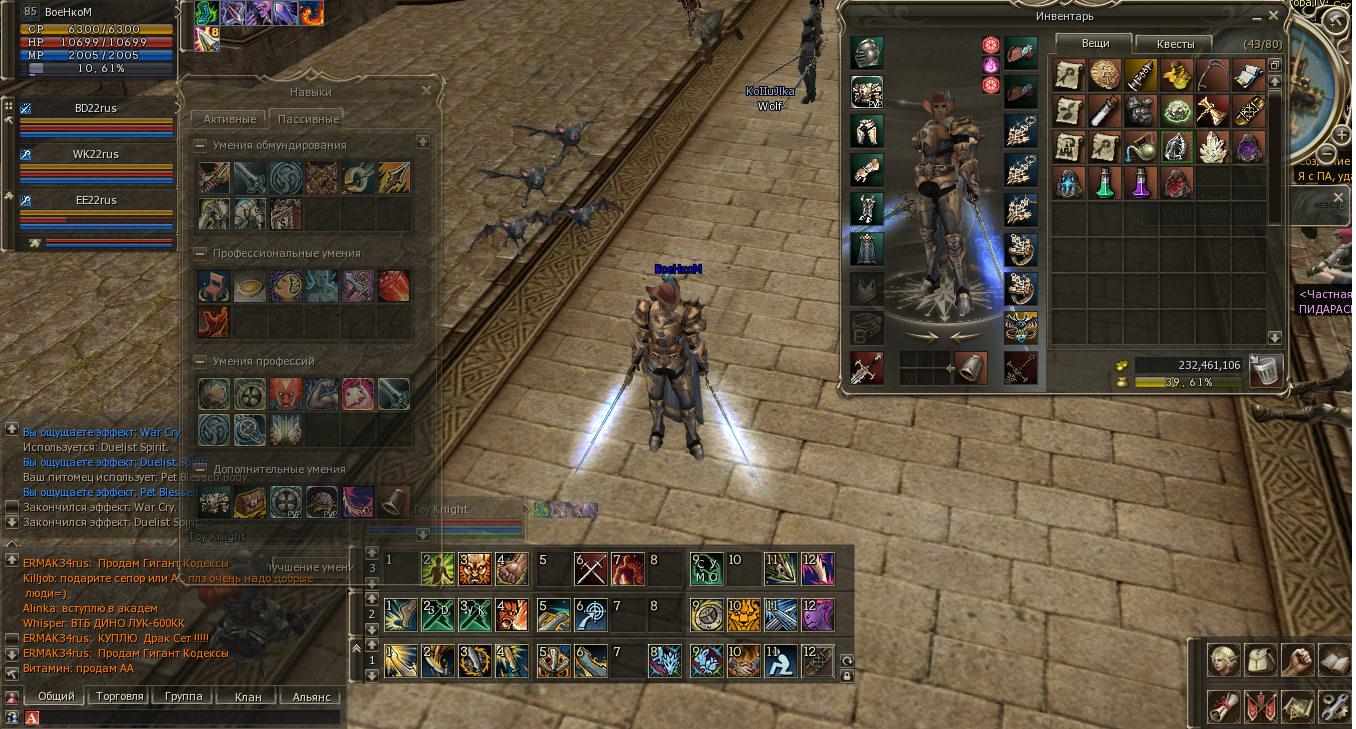Open the Клан chat tab
The image size is (1356, 729).
247,696
